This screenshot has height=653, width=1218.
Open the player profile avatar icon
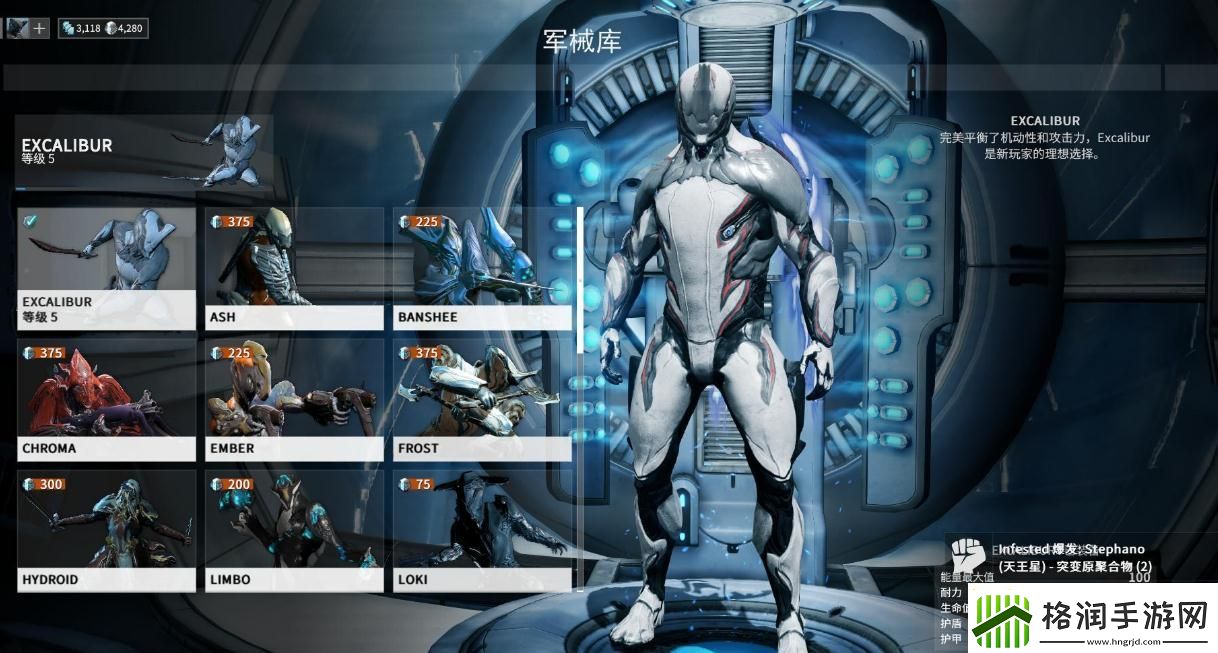click(17, 28)
